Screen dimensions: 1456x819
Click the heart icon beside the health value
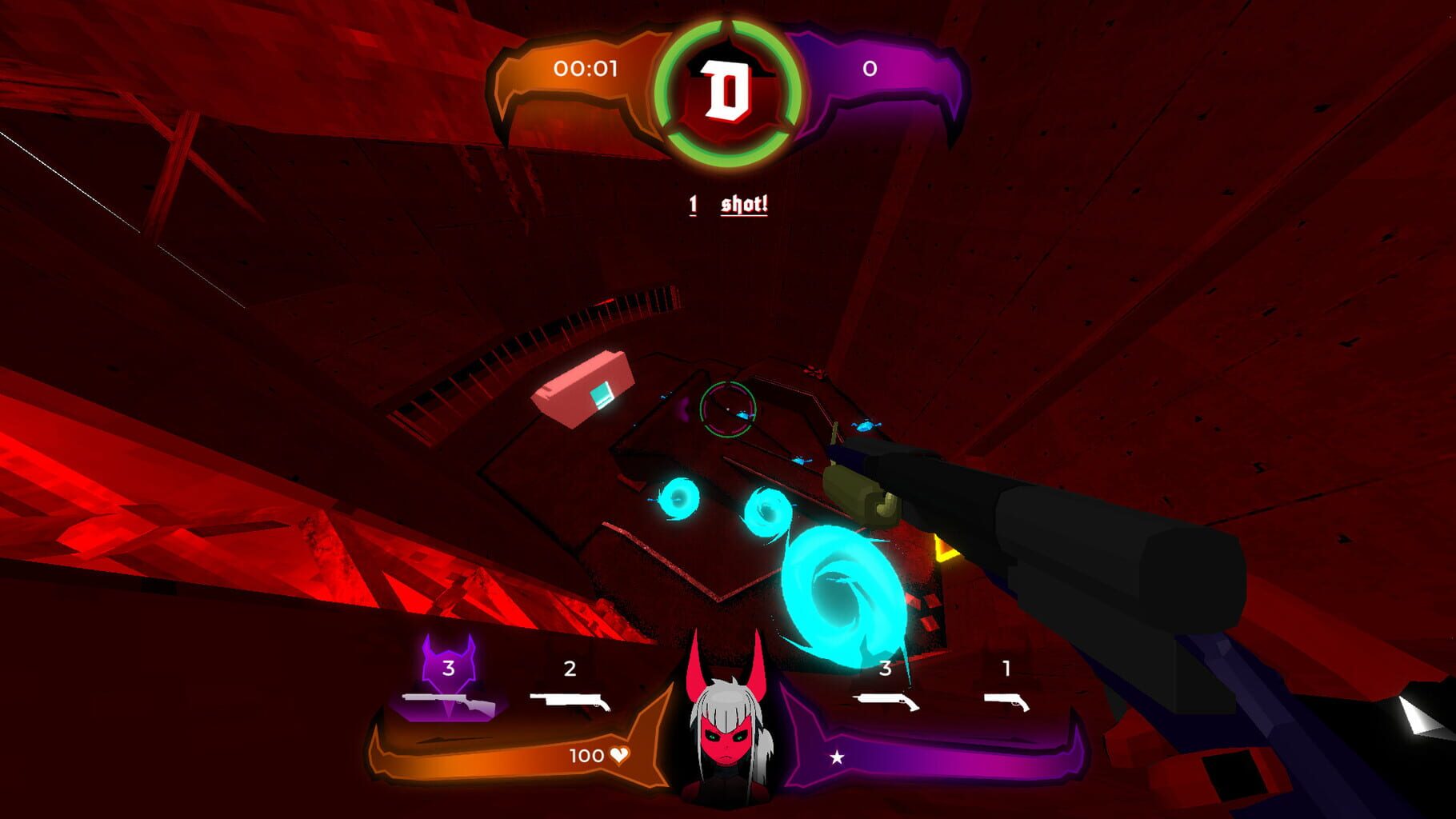618,754
